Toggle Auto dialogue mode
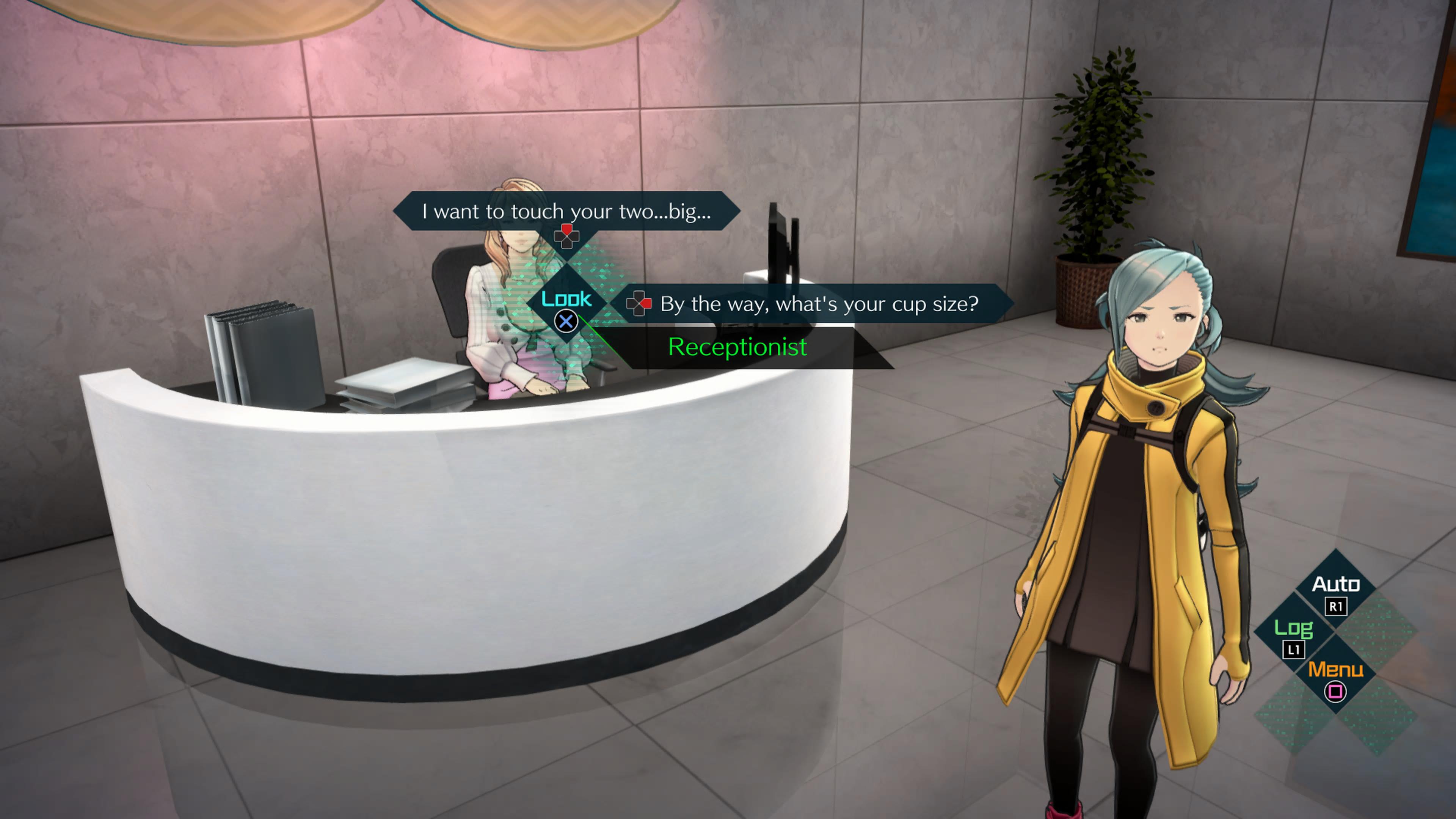The width and height of the screenshot is (1456, 819). pyautogui.click(x=1335, y=593)
